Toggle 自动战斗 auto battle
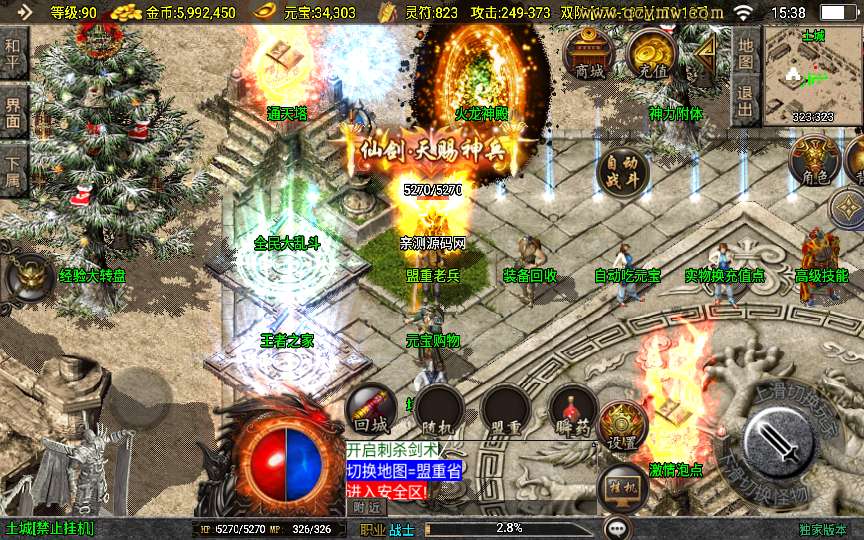 tap(622, 172)
